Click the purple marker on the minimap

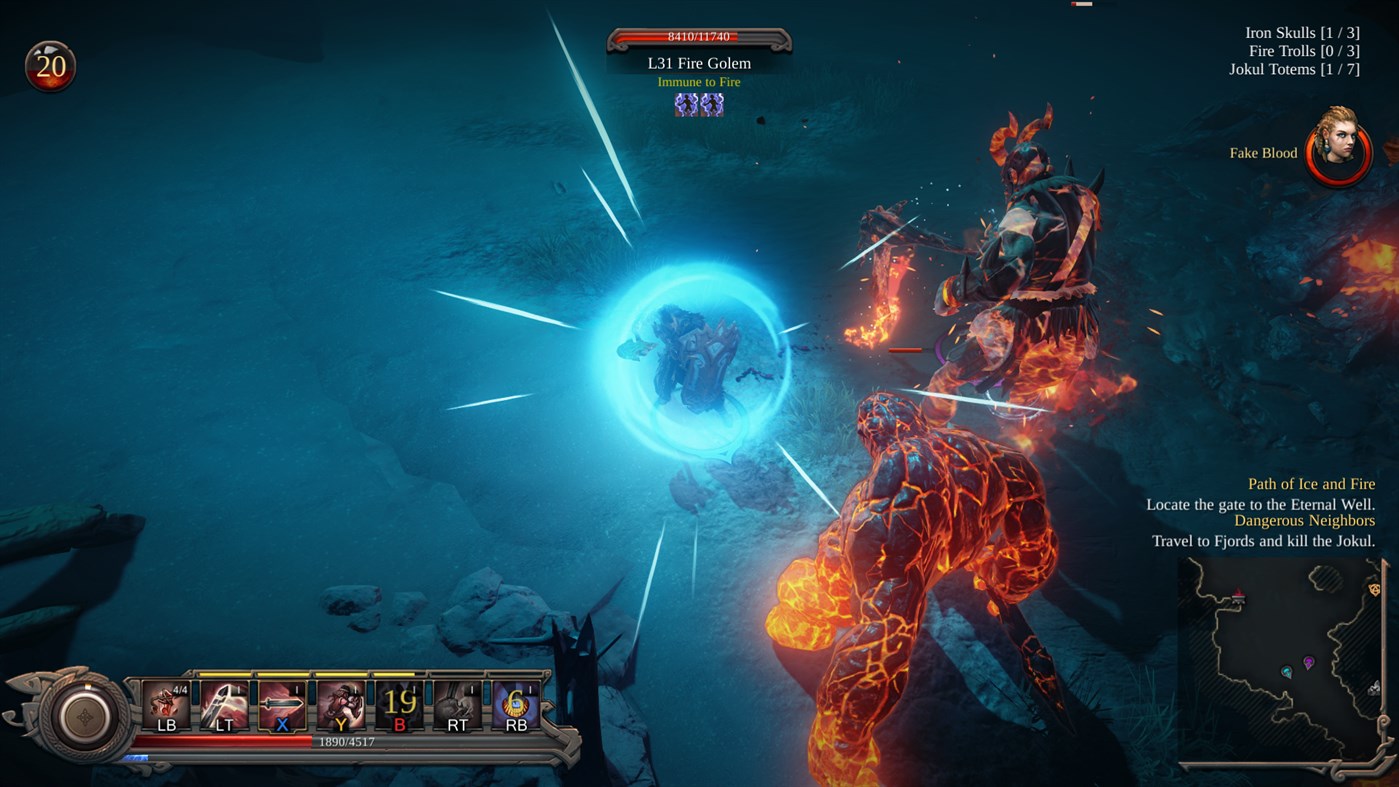point(1308,661)
